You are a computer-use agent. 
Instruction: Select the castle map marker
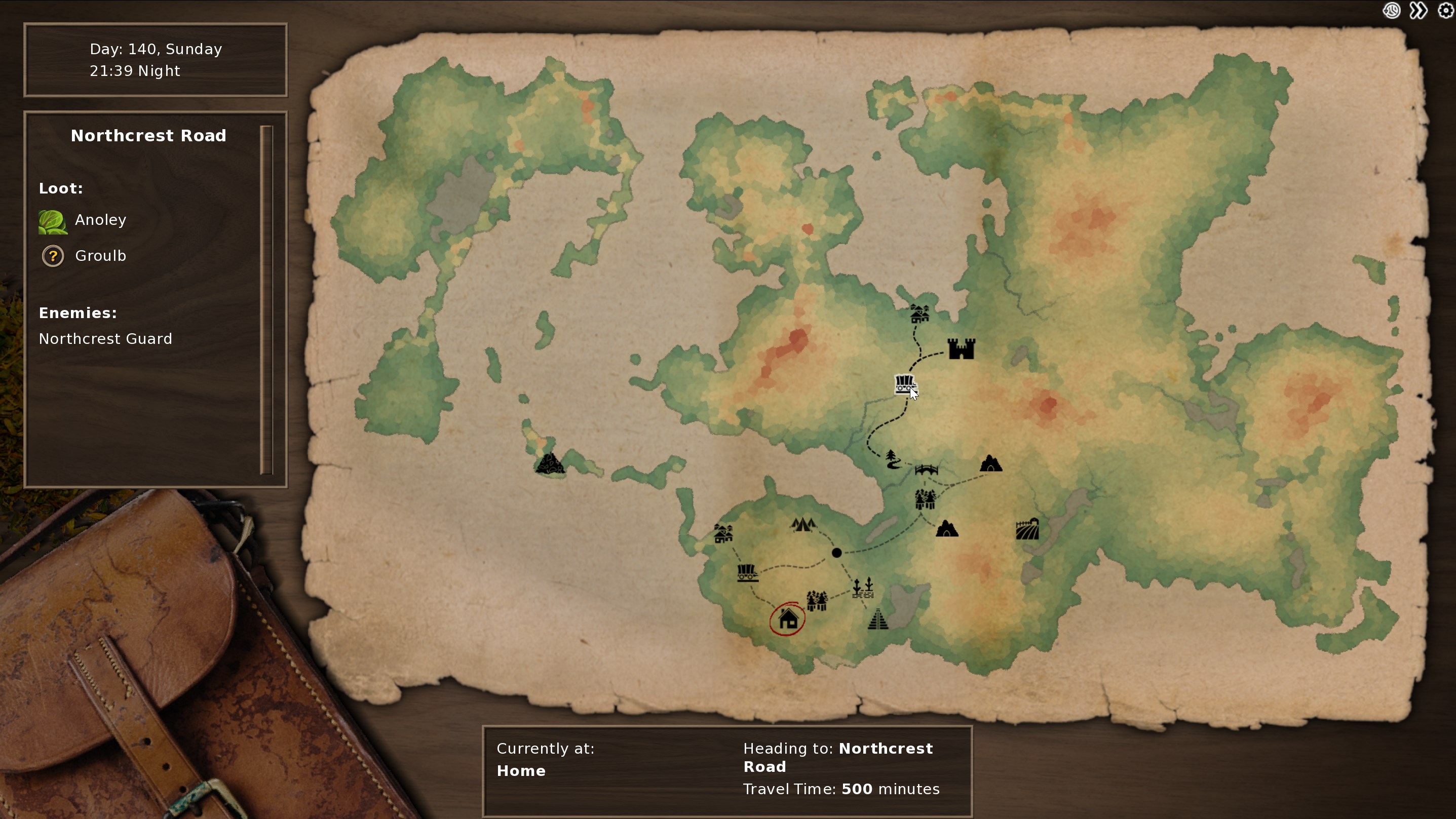[961, 349]
